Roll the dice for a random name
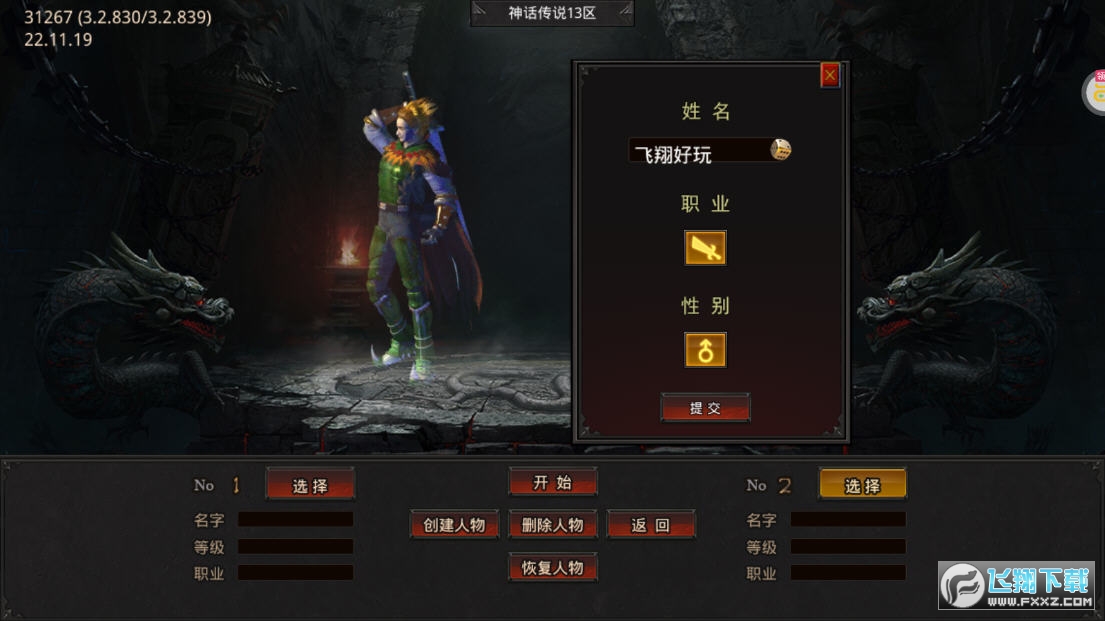 point(780,150)
